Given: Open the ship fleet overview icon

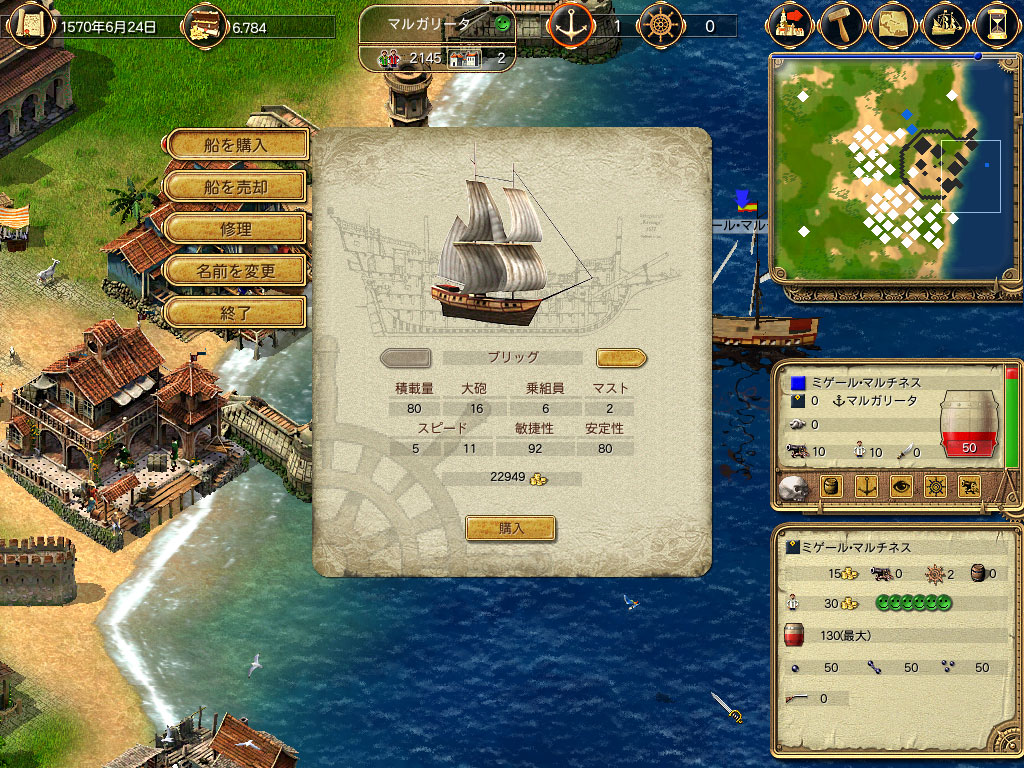Looking at the screenshot, I should pos(945,22).
